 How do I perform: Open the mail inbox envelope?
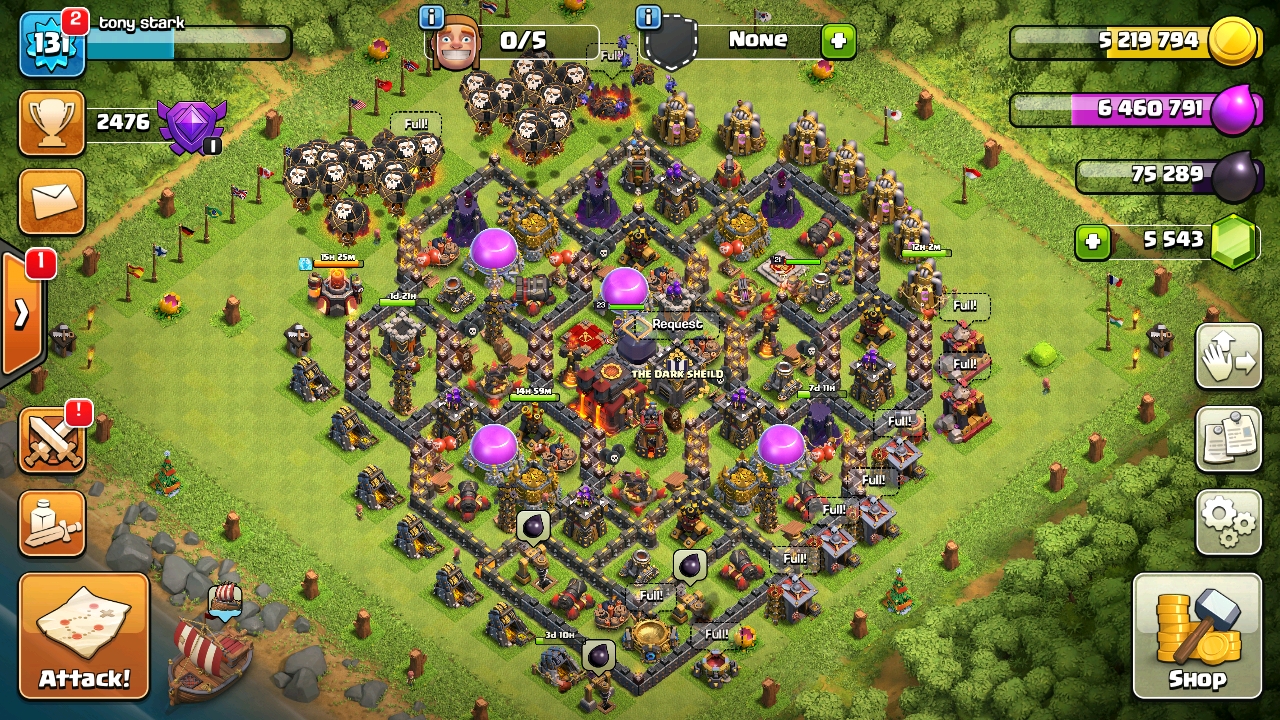52,200
